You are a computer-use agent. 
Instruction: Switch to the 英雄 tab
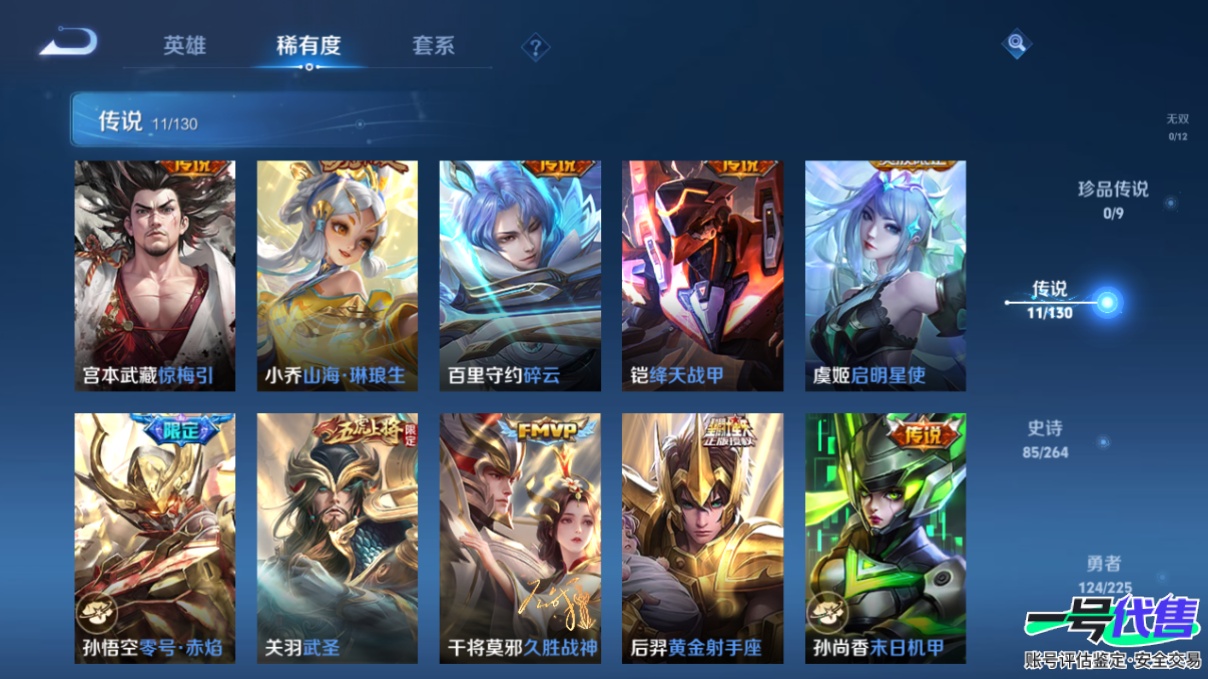pos(185,45)
